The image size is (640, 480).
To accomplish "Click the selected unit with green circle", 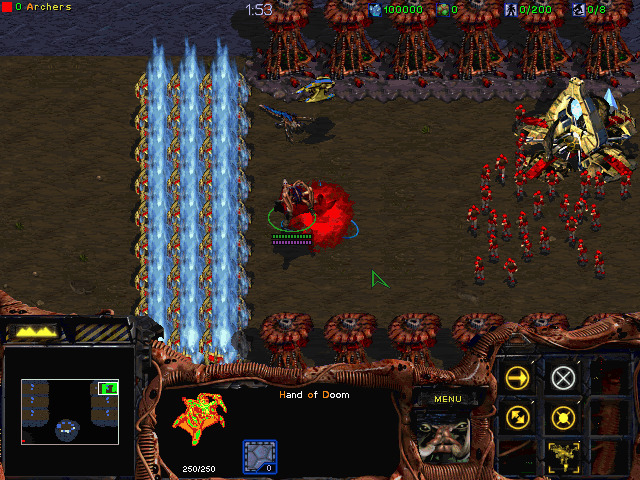I will pos(292,206).
